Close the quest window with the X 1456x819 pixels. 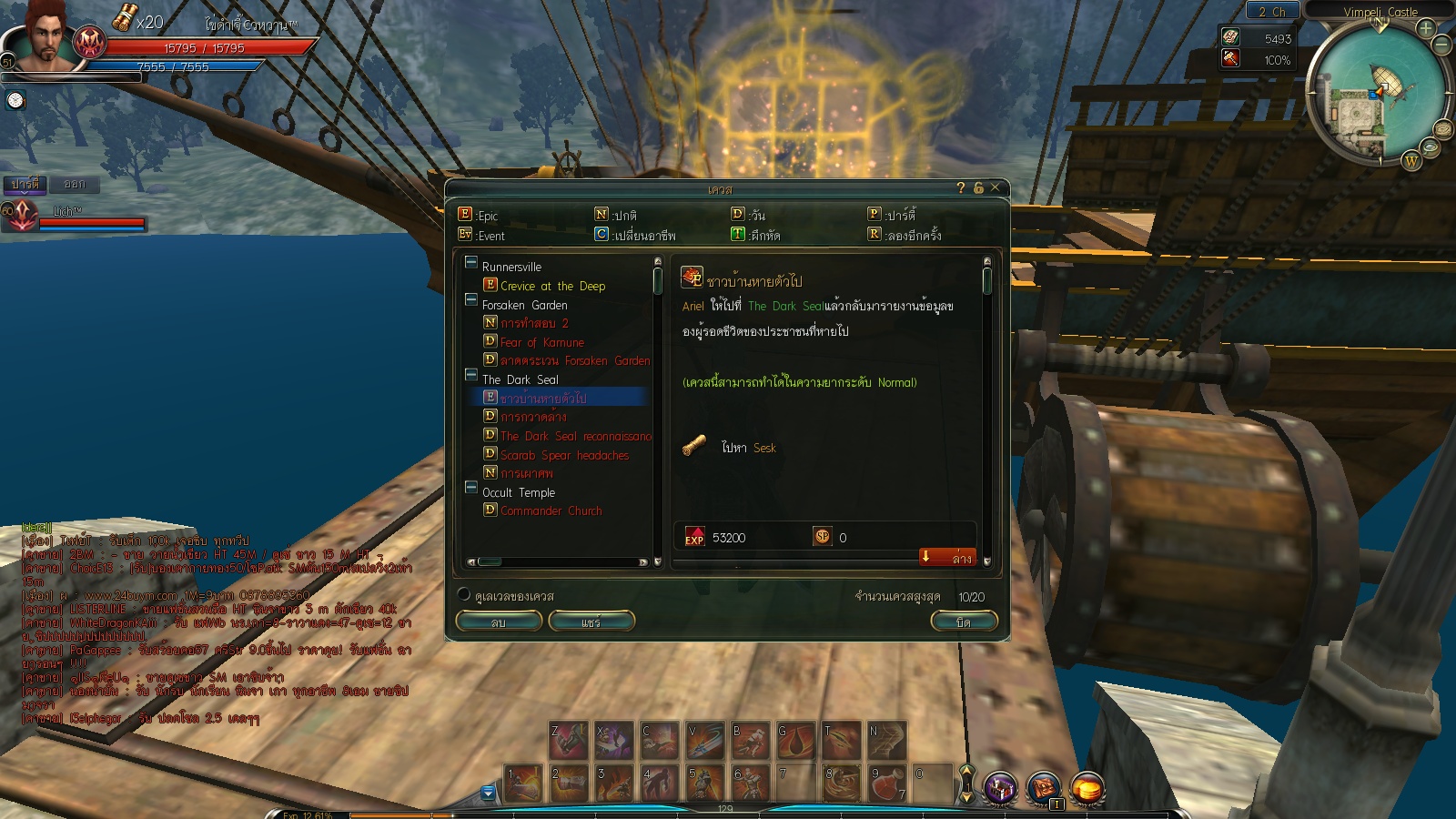click(x=995, y=187)
